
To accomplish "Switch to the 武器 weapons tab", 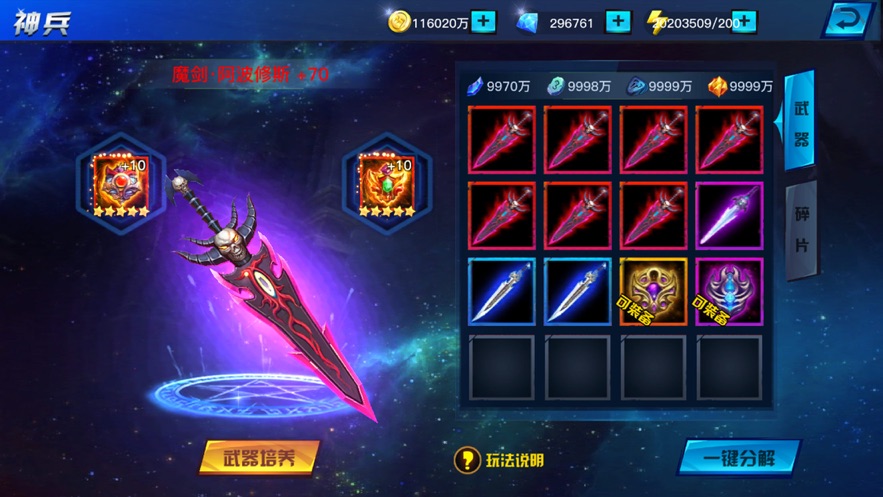I will [x=801, y=124].
